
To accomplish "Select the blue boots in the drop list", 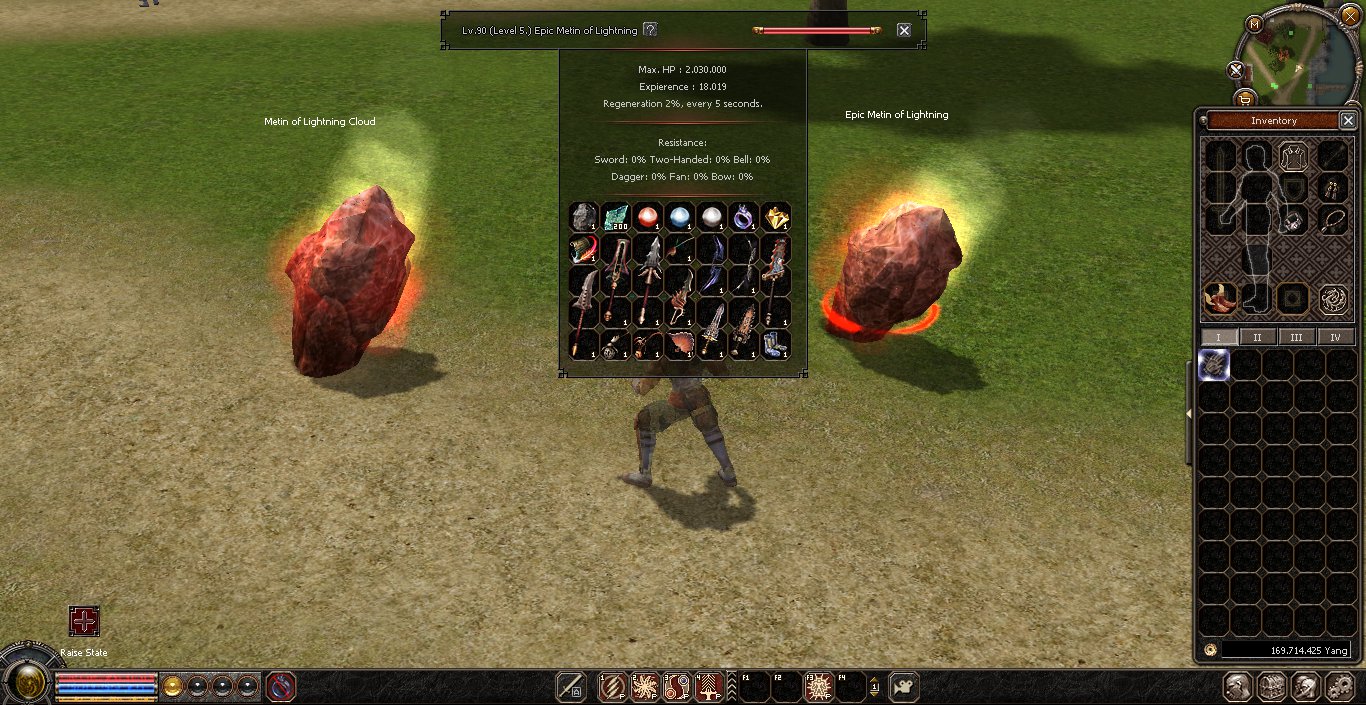I will [x=776, y=344].
